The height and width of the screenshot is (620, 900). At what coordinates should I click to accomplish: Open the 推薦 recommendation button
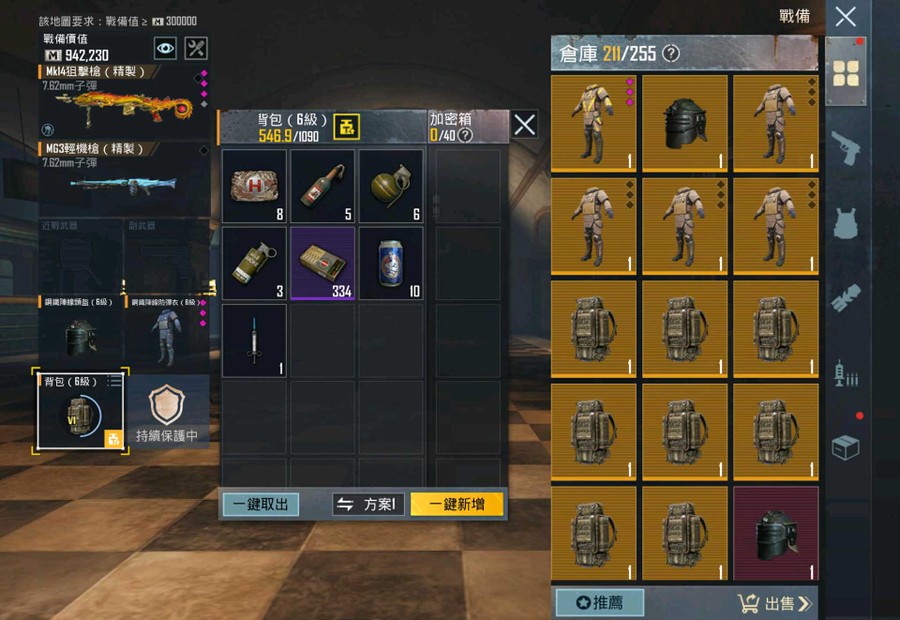click(x=599, y=603)
